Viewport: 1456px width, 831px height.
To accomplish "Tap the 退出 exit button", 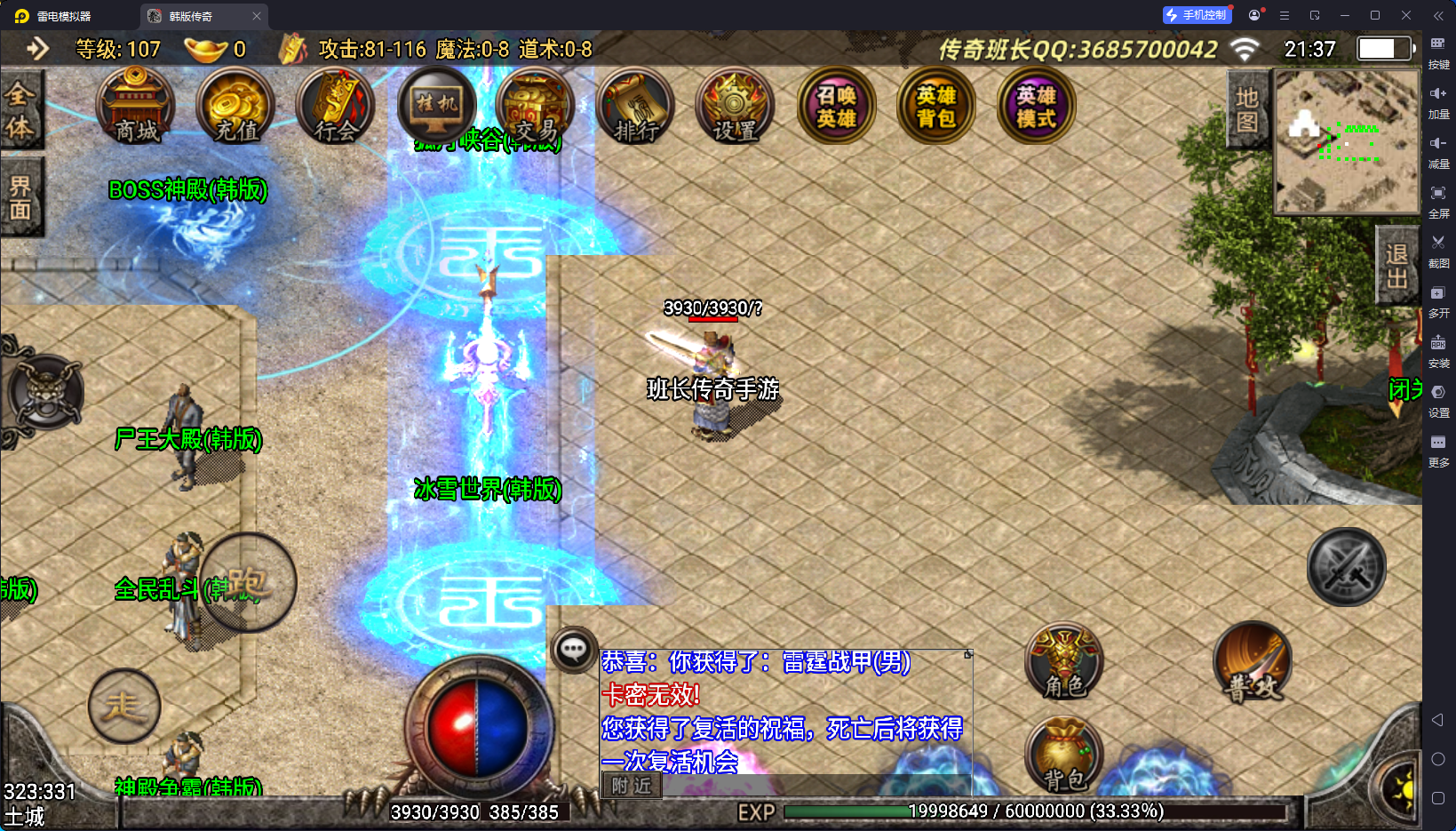I will coord(1396,266).
